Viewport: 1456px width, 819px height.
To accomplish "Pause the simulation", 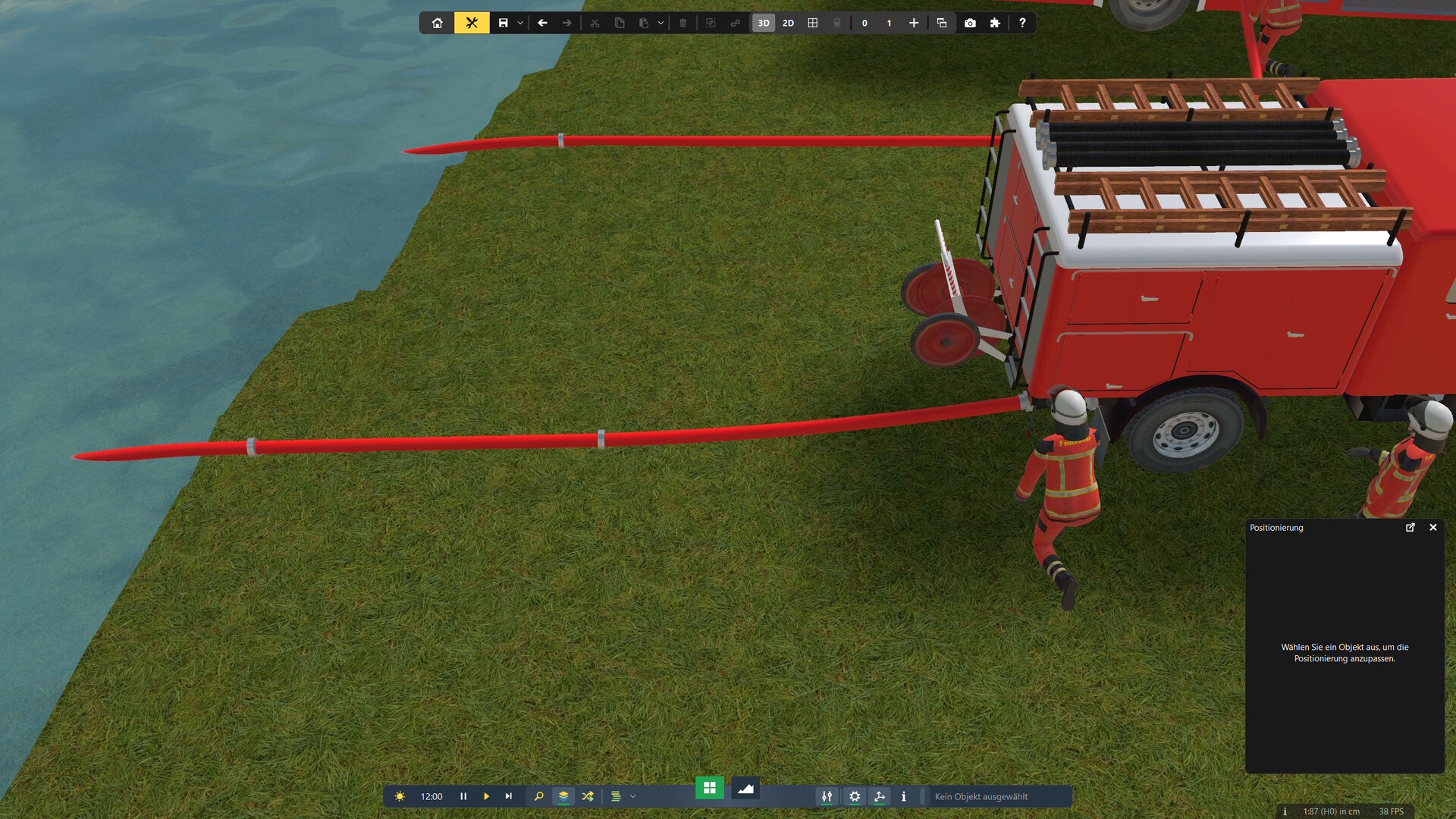I will (463, 796).
